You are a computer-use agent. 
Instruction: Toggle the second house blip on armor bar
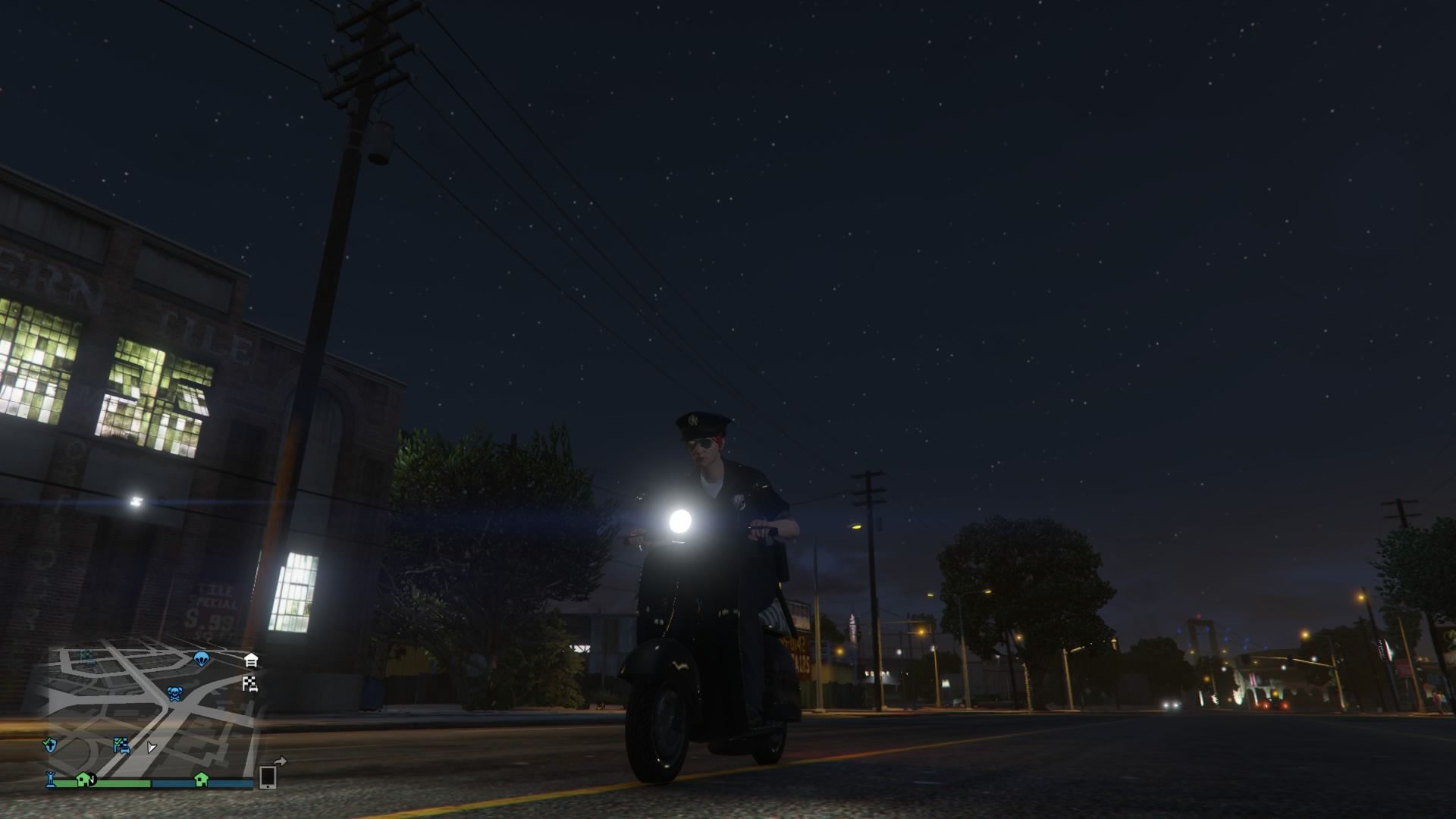[x=202, y=781]
